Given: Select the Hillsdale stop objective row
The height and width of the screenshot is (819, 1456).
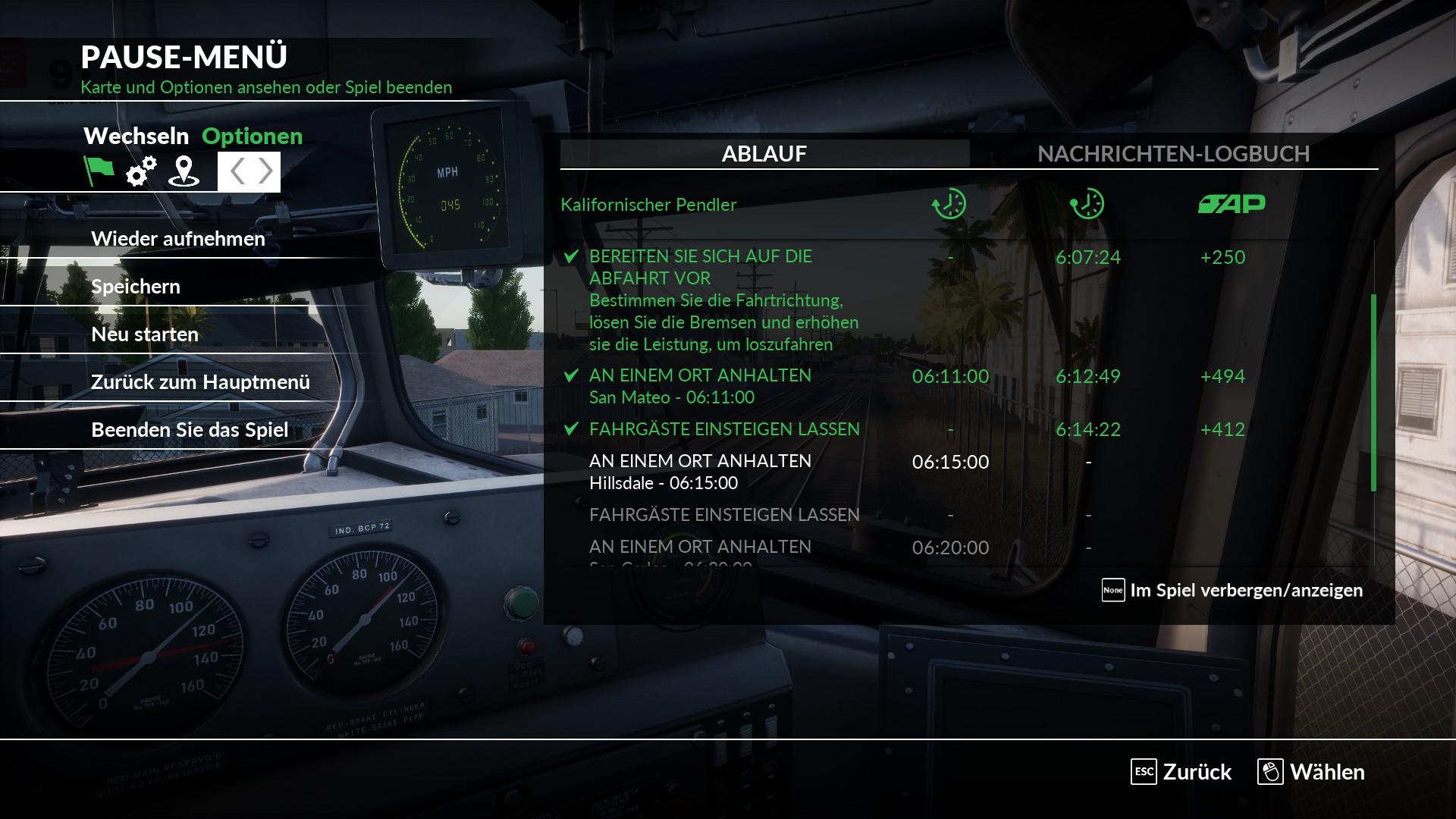Looking at the screenshot, I should click(x=700, y=472).
